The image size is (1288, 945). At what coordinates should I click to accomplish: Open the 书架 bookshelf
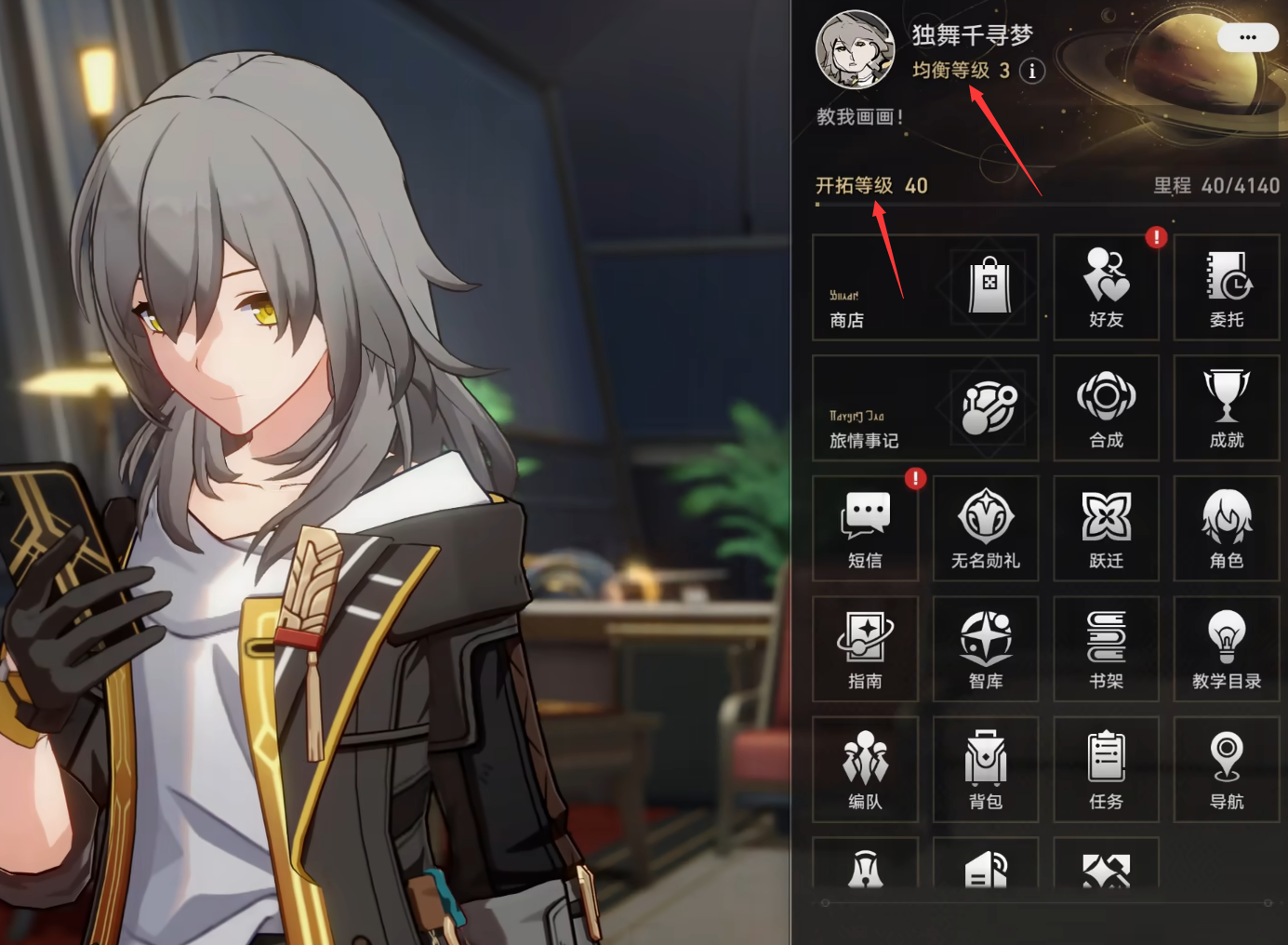(x=1106, y=649)
